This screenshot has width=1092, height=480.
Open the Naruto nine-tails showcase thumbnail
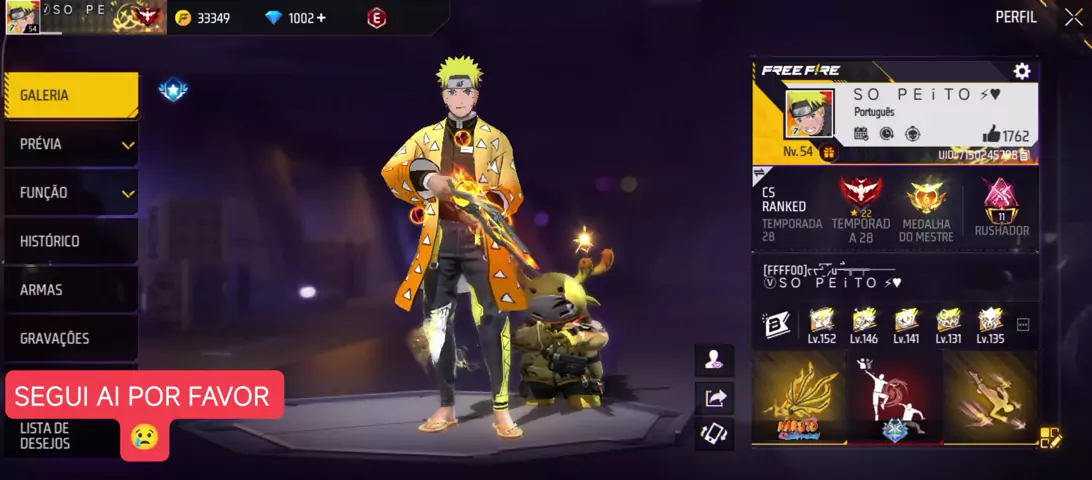798,396
